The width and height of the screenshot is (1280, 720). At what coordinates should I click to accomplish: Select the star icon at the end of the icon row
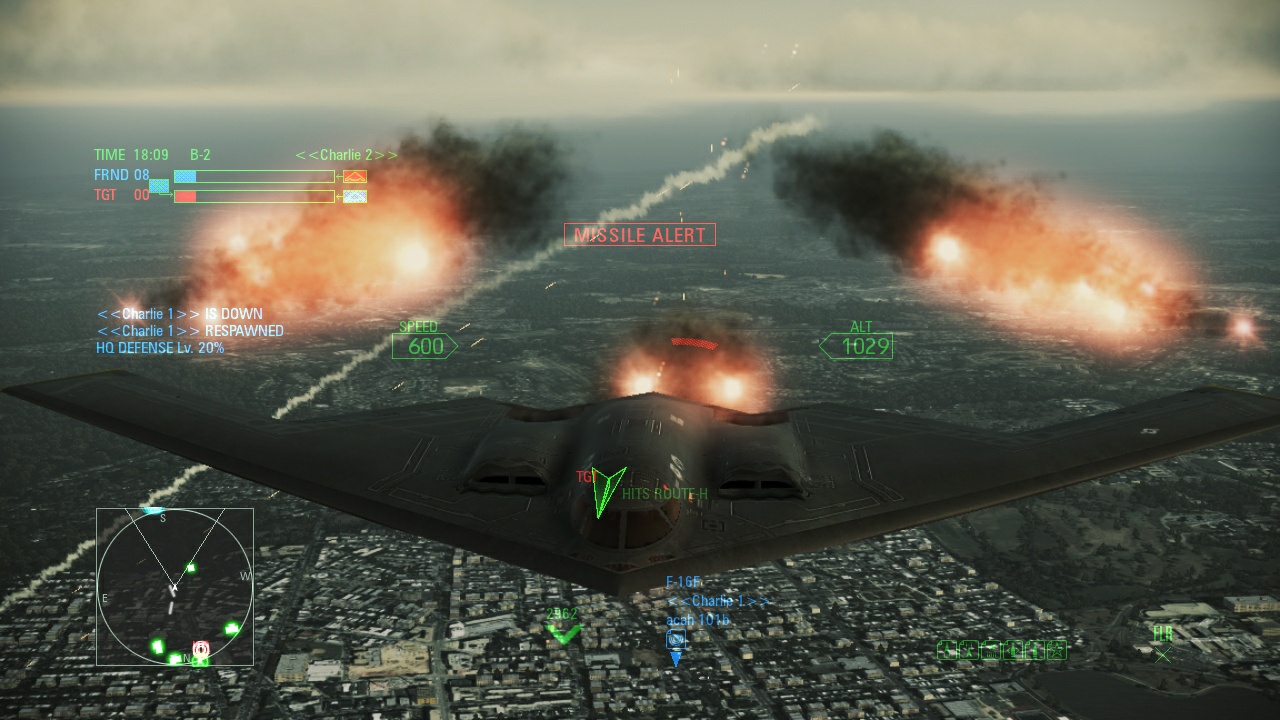(1058, 649)
